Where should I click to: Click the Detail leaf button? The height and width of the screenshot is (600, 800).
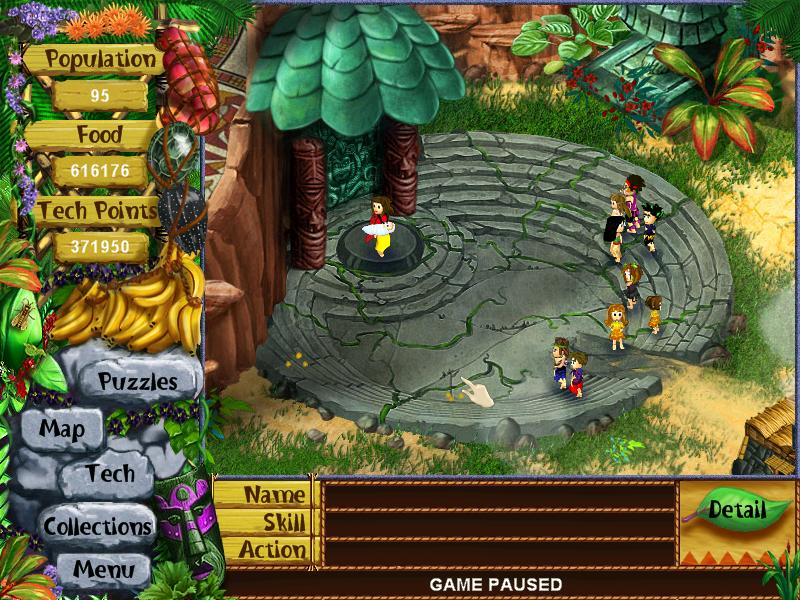[736, 510]
